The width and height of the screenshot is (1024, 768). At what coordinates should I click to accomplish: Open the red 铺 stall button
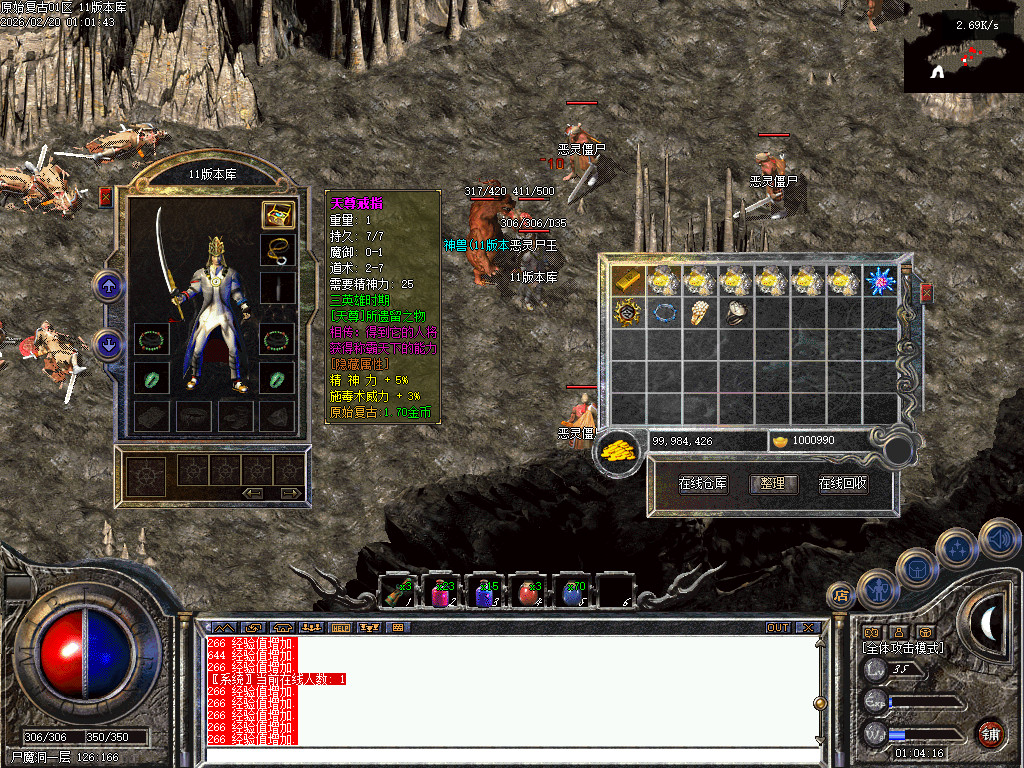pos(990,733)
